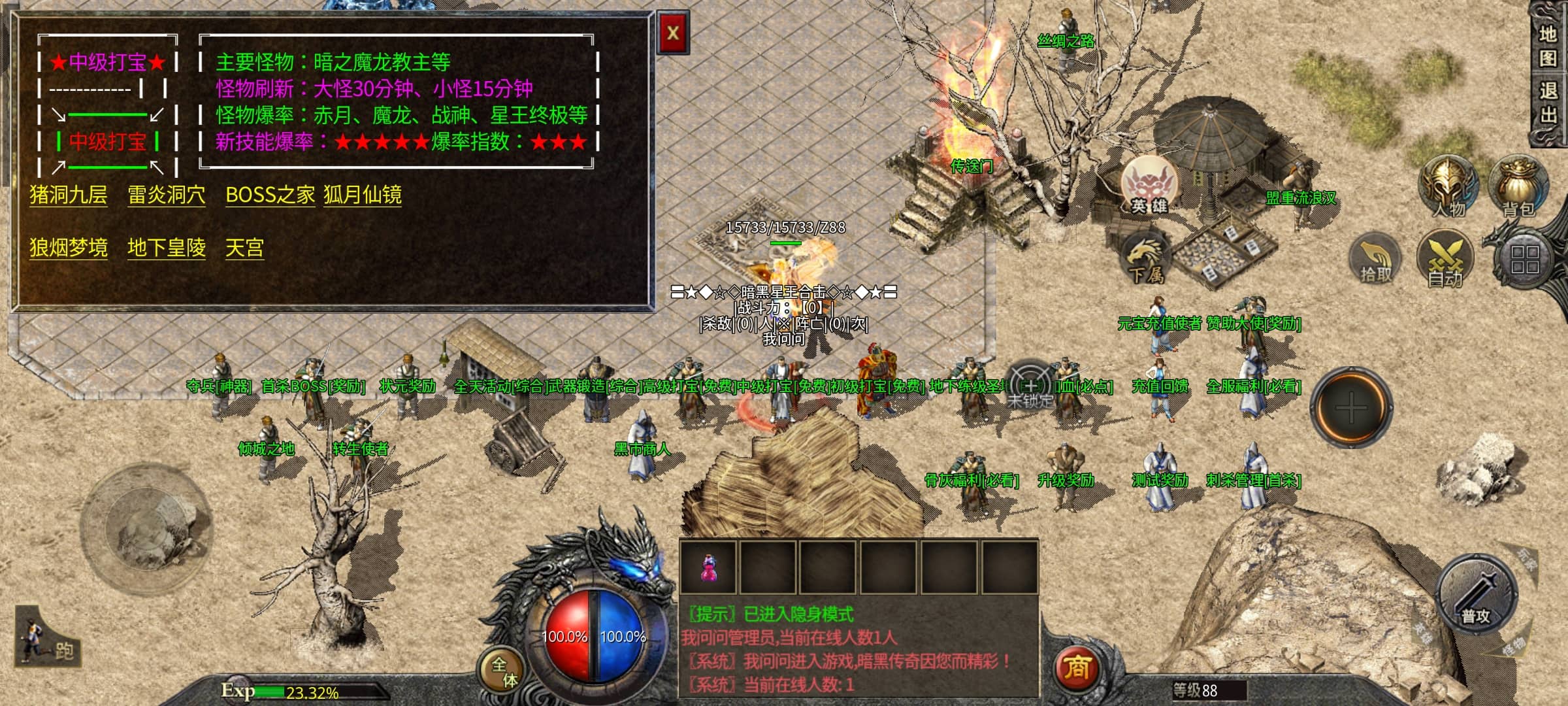Select the 地下皇陵 teleport link
The width and height of the screenshot is (1568, 706).
[166, 248]
